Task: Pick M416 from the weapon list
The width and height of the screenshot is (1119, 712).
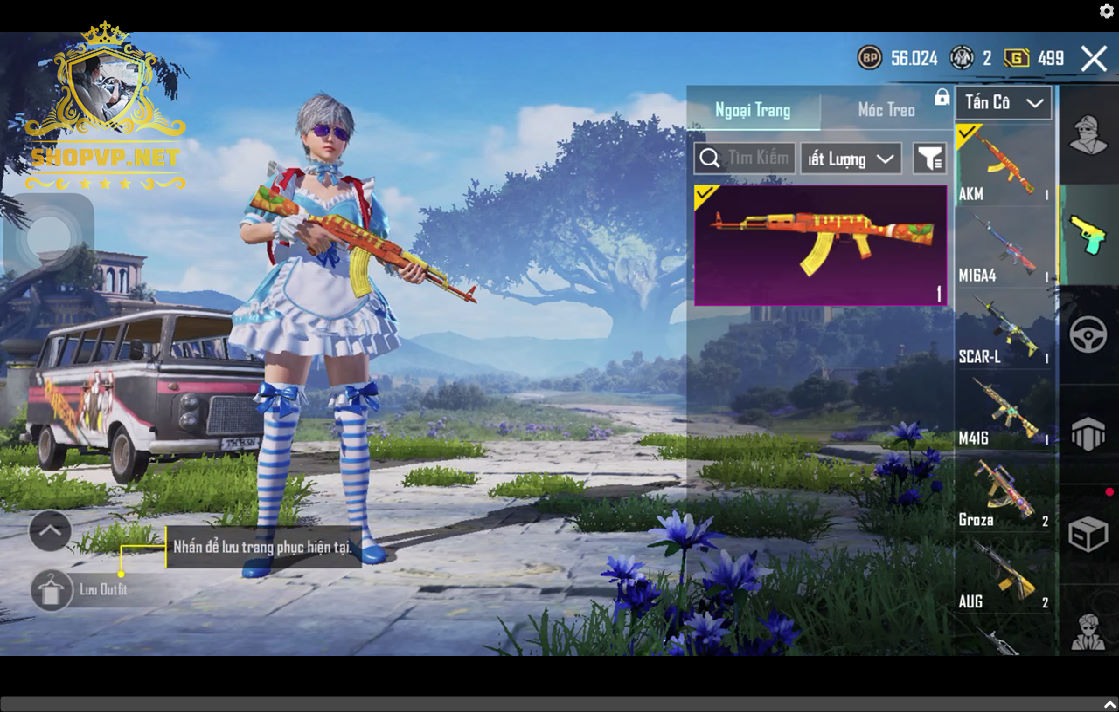Action: click(1004, 411)
